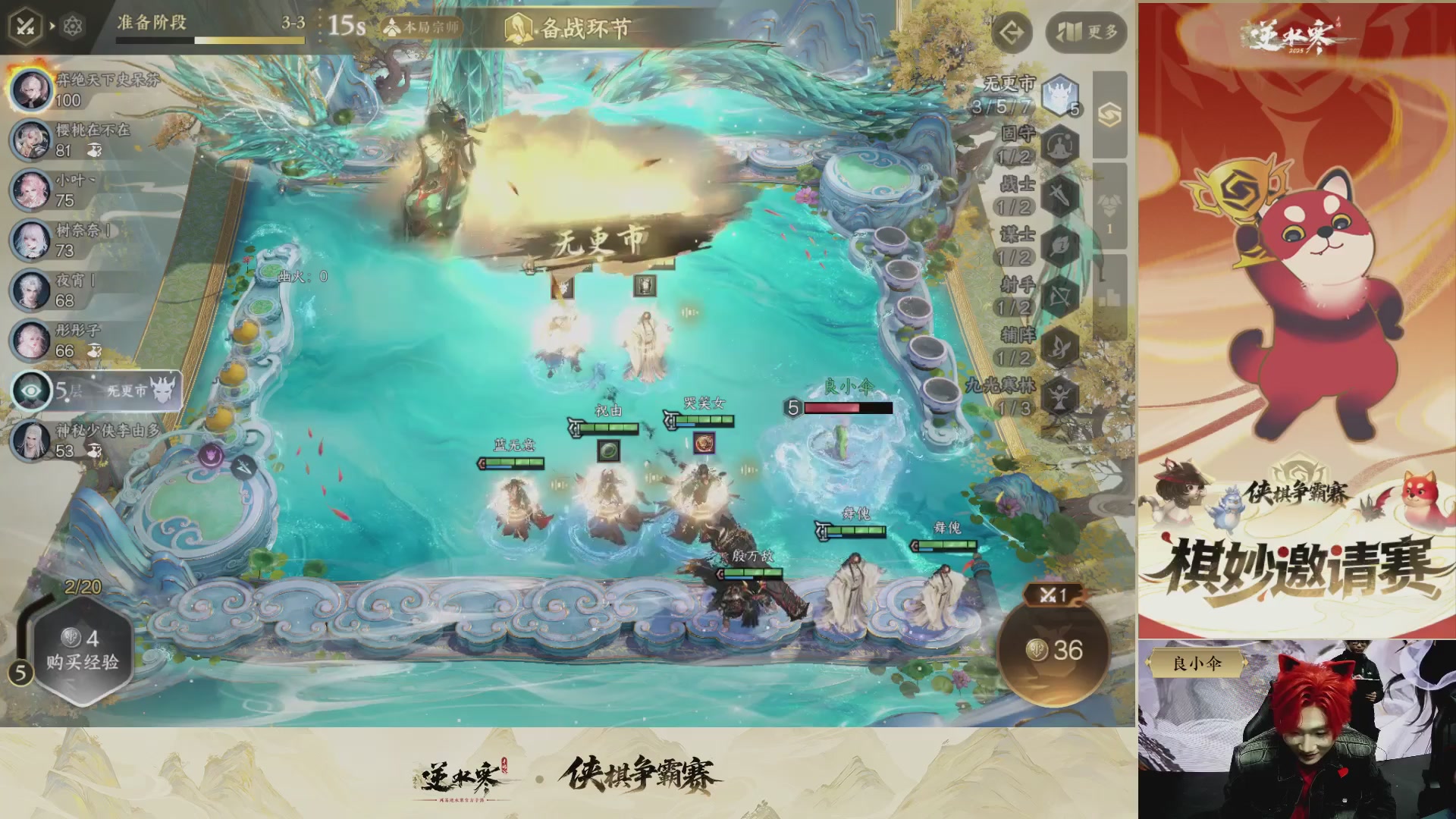Click player avatar 弈绝天下史呆芬
This screenshot has width=1456, height=819.
coord(32,91)
